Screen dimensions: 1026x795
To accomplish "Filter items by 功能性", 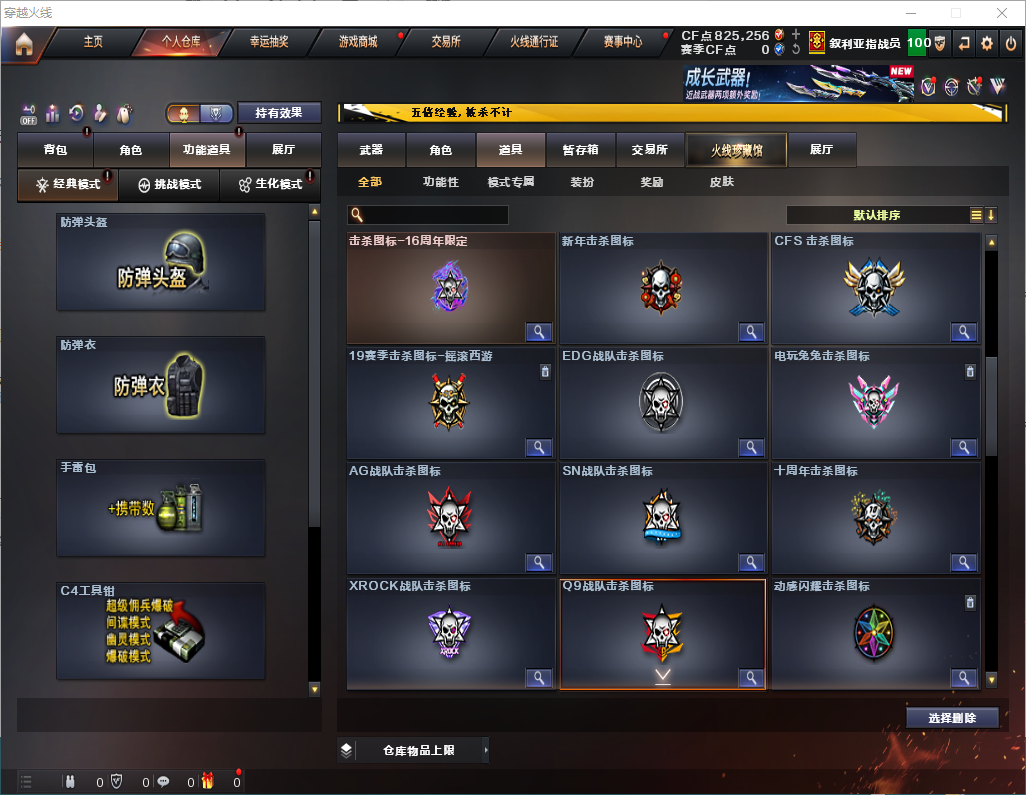I will (440, 182).
